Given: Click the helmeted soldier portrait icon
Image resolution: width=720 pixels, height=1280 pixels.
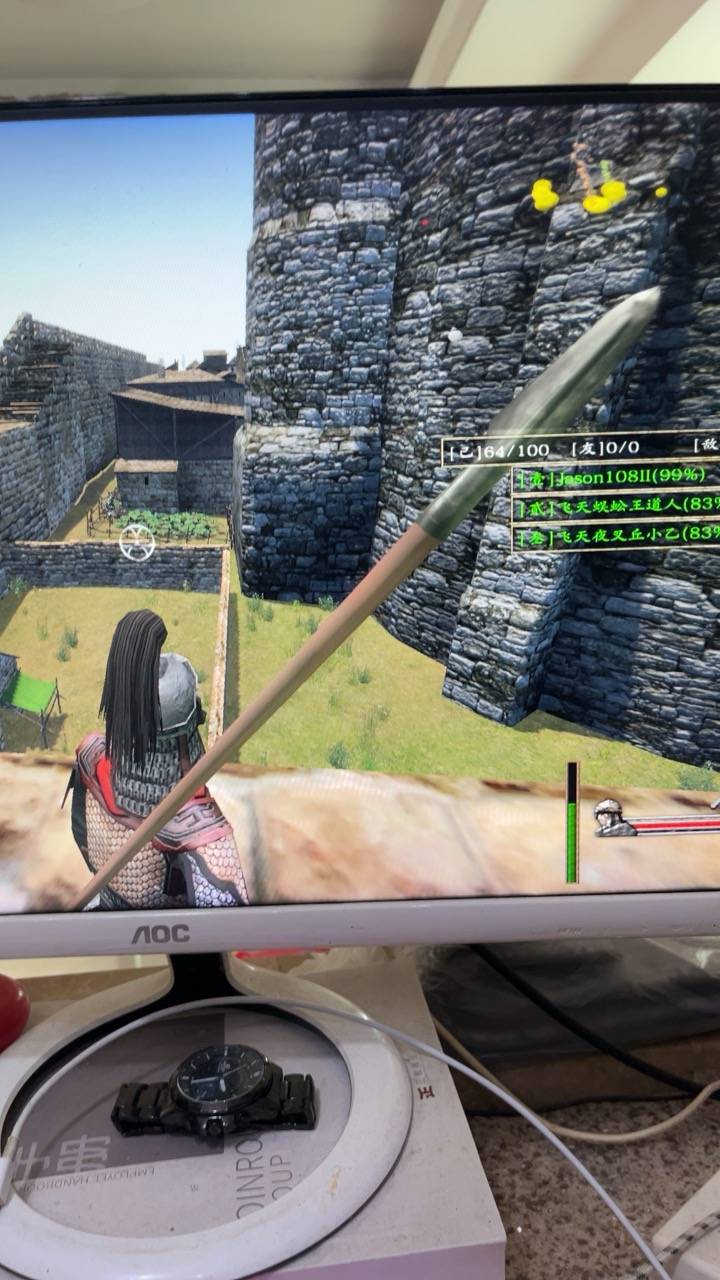Looking at the screenshot, I should [x=611, y=817].
